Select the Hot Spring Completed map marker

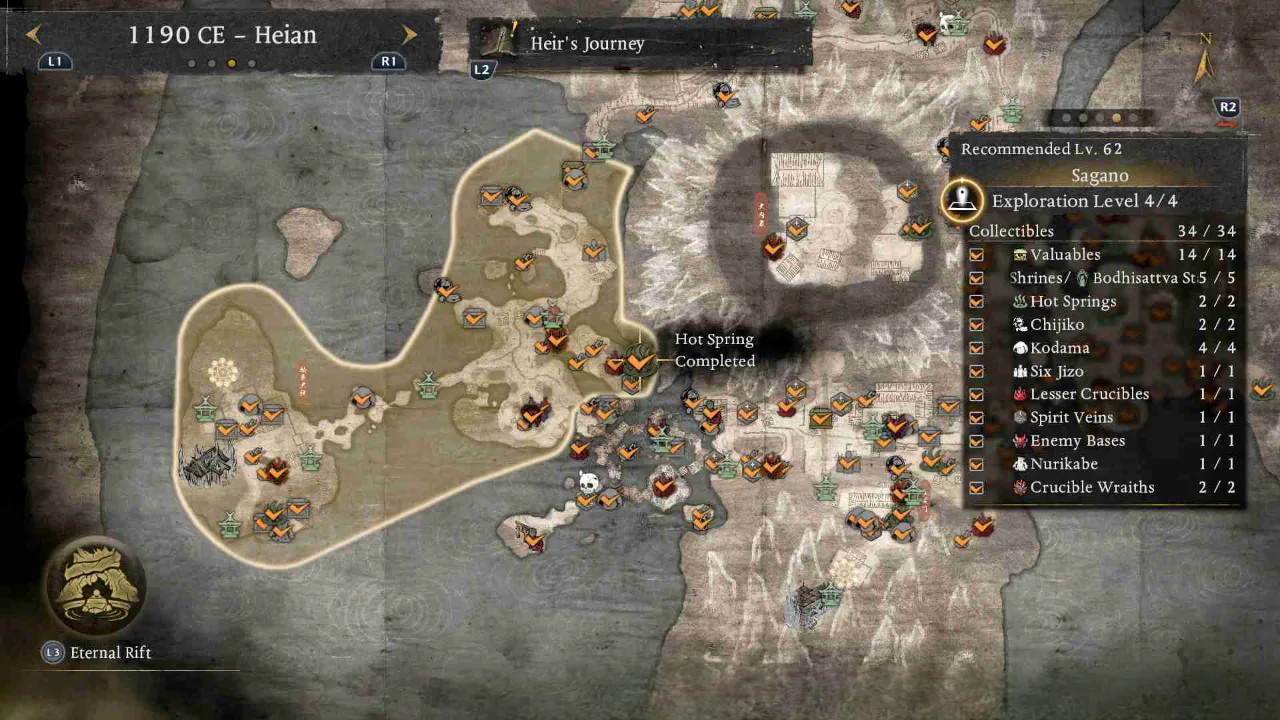pyautogui.click(x=639, y=359)
